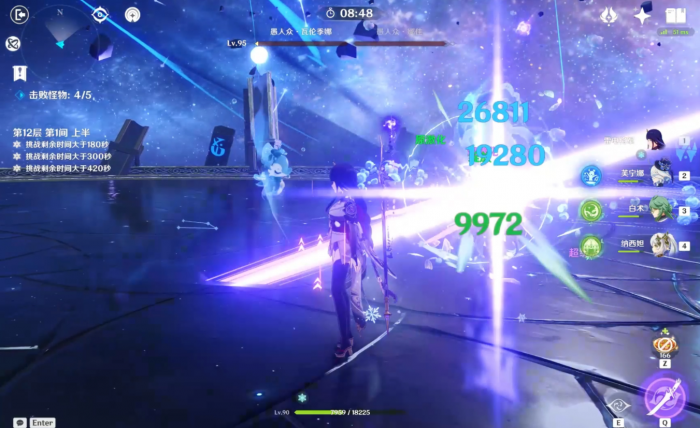Open the chat speech bubble
Viewport: 700px width, 428px height.
click(x=20, y=422)
